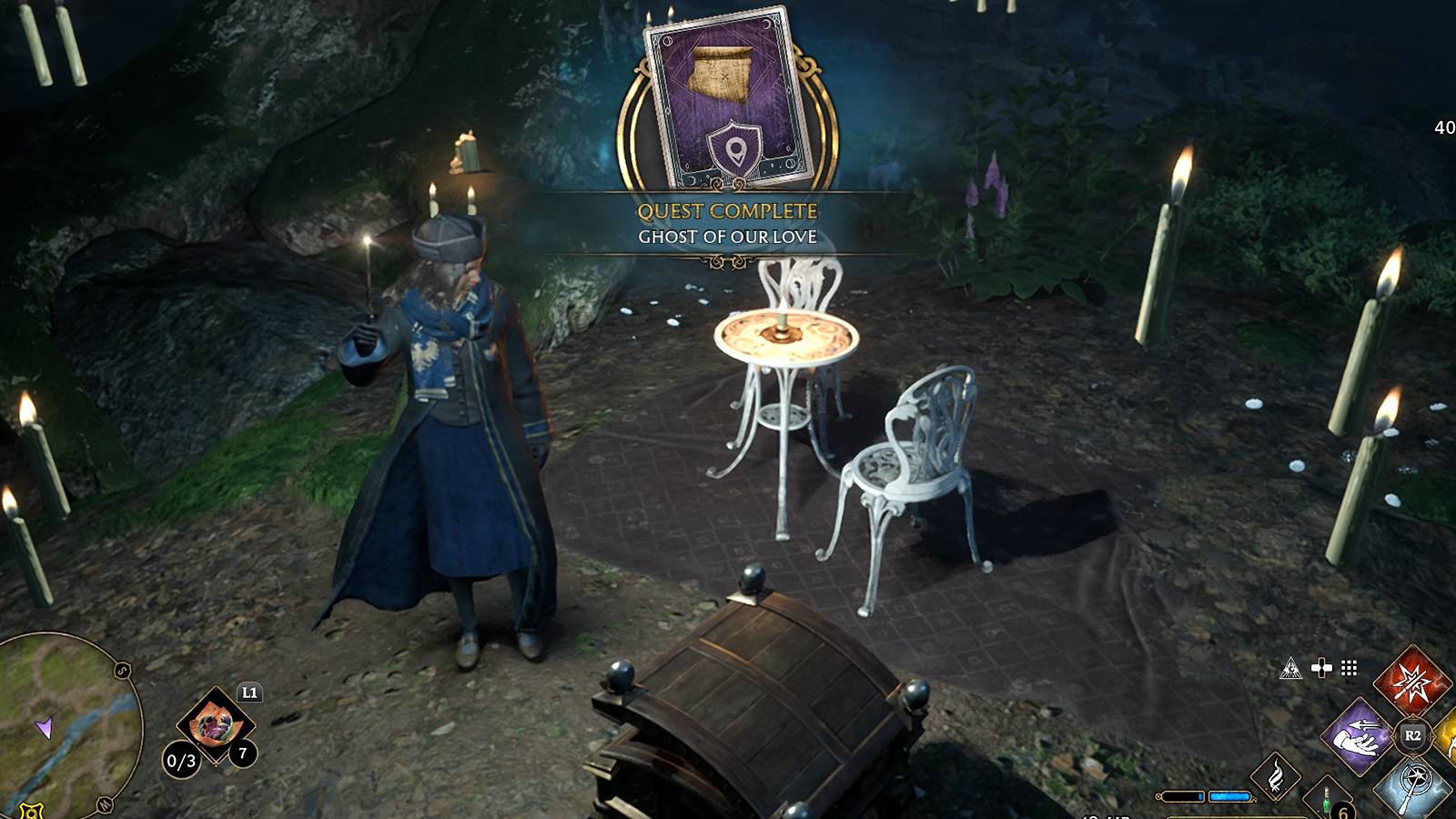Image resolution: width=1456 pixels, height=819 pixels.
Task: Click the orange mandrake plant L1 icon
Action: point(215,724)
